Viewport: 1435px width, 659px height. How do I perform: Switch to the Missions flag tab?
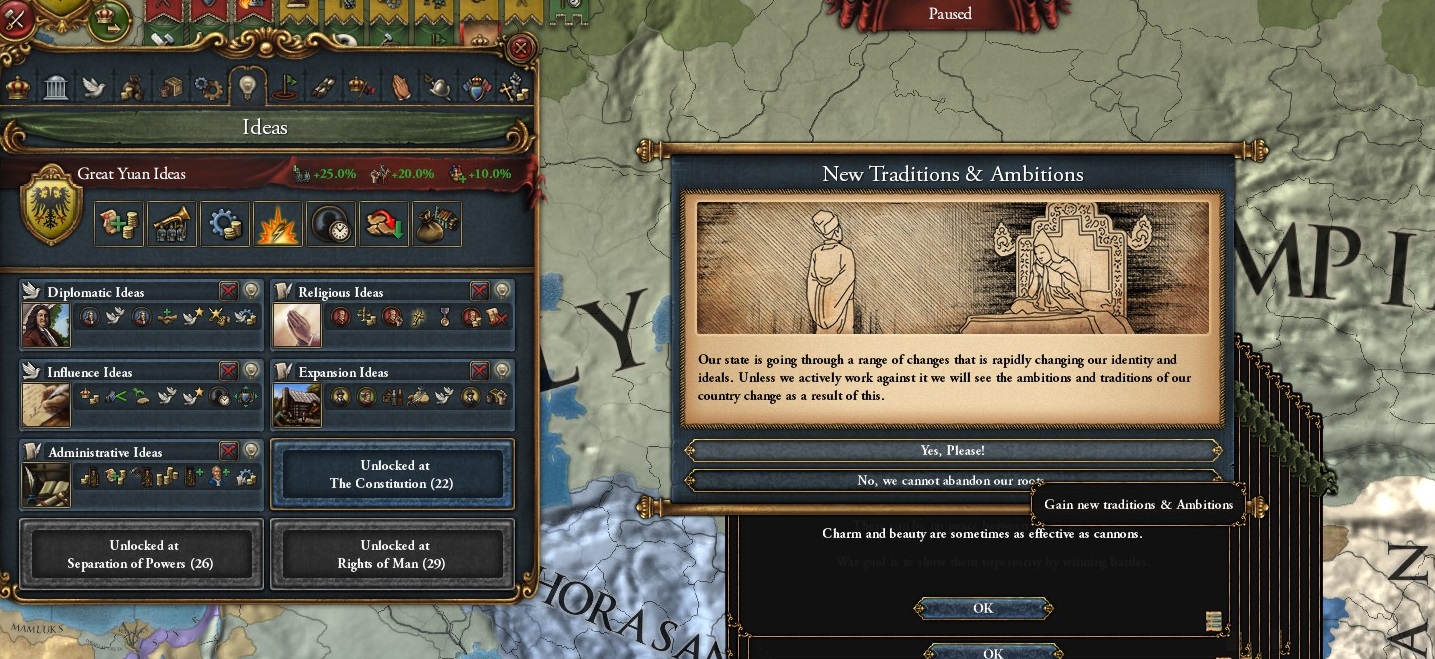click(285, 88)
